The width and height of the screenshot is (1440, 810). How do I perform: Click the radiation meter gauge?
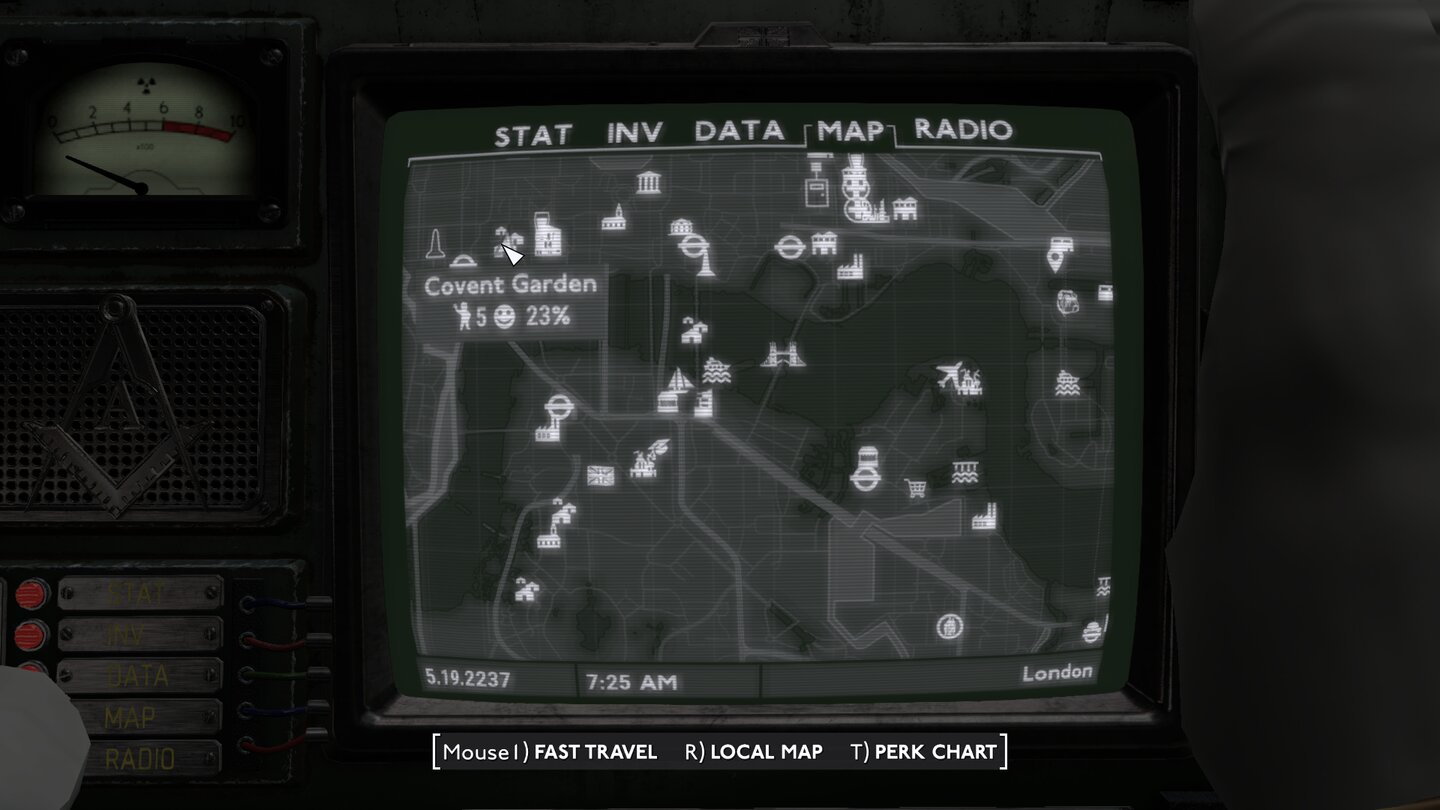[x=143, y=130]
